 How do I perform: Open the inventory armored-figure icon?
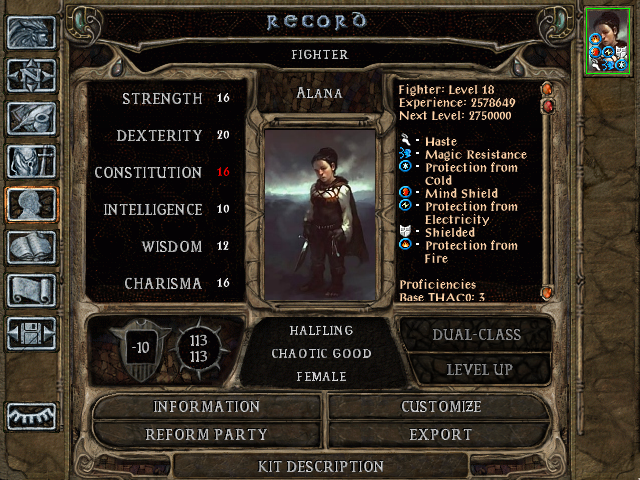[31, 161]
